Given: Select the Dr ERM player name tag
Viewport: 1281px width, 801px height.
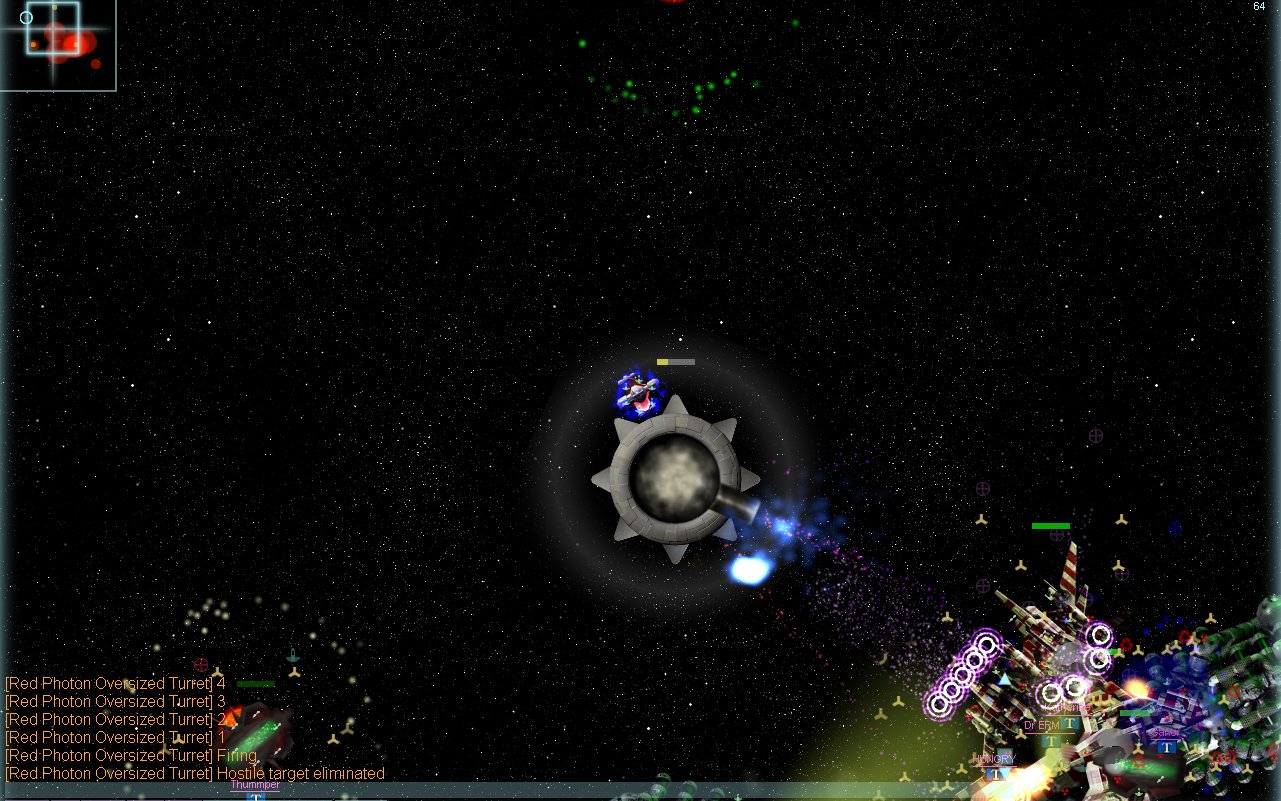Looking at the screenshot, I should click(x=1041, y=726).
